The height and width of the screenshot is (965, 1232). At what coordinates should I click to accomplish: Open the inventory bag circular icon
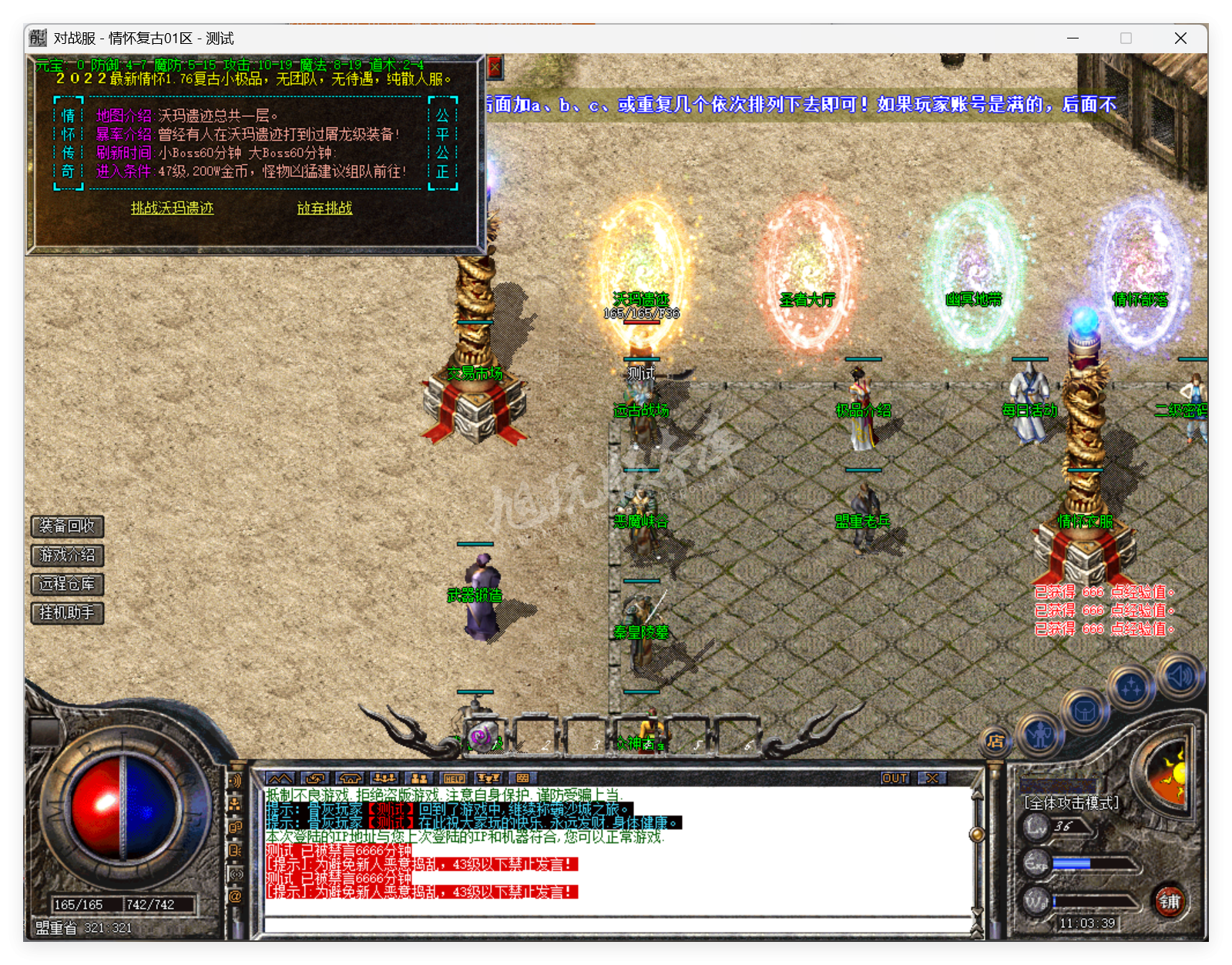[1085, 712]
